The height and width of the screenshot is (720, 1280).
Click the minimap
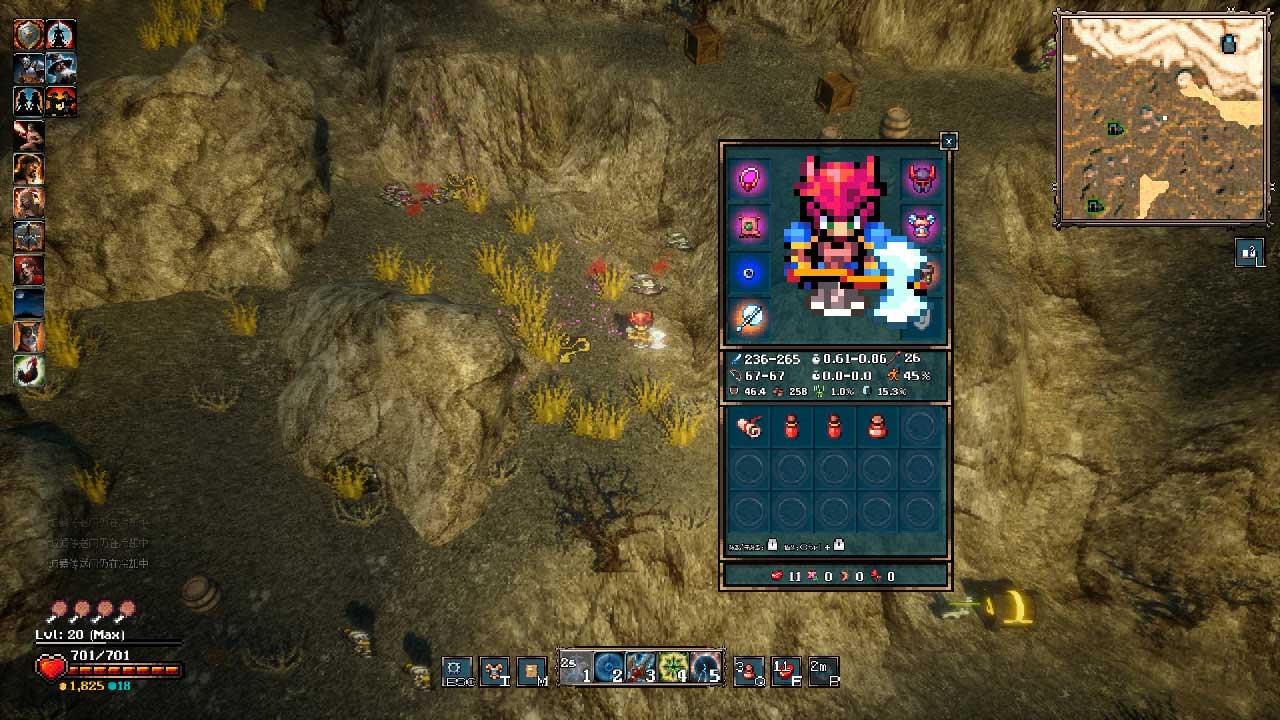pyautogui.click(x=1162, y=119)
